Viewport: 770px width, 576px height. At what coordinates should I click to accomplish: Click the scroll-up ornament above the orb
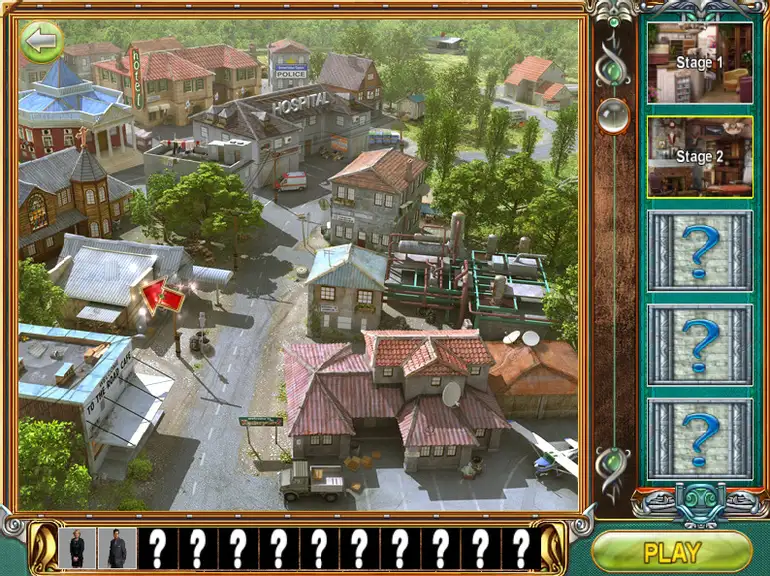tap(612, 69)
